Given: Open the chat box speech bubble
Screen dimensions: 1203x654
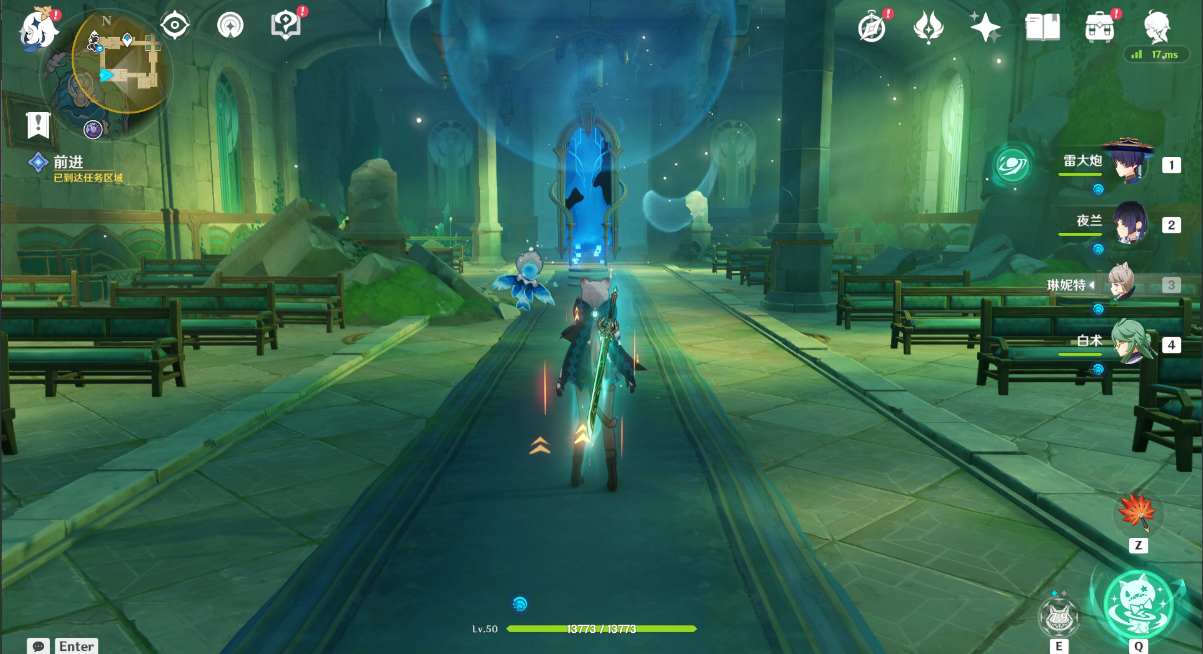Looking at the screenshot, I should (38, 646).
